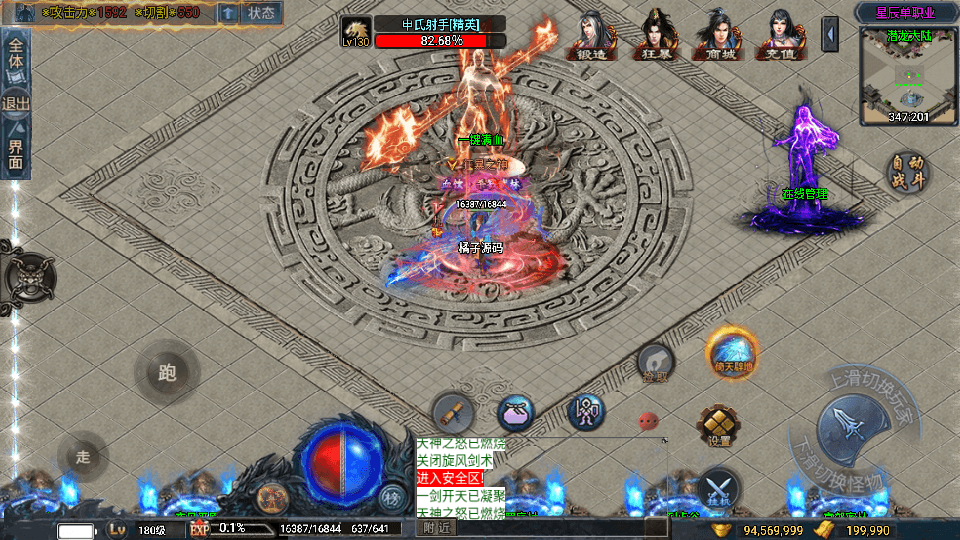The height and width of the screenshot is (540, 960).
Task: Click the 退出 exit button
Action: coord(16,103)
